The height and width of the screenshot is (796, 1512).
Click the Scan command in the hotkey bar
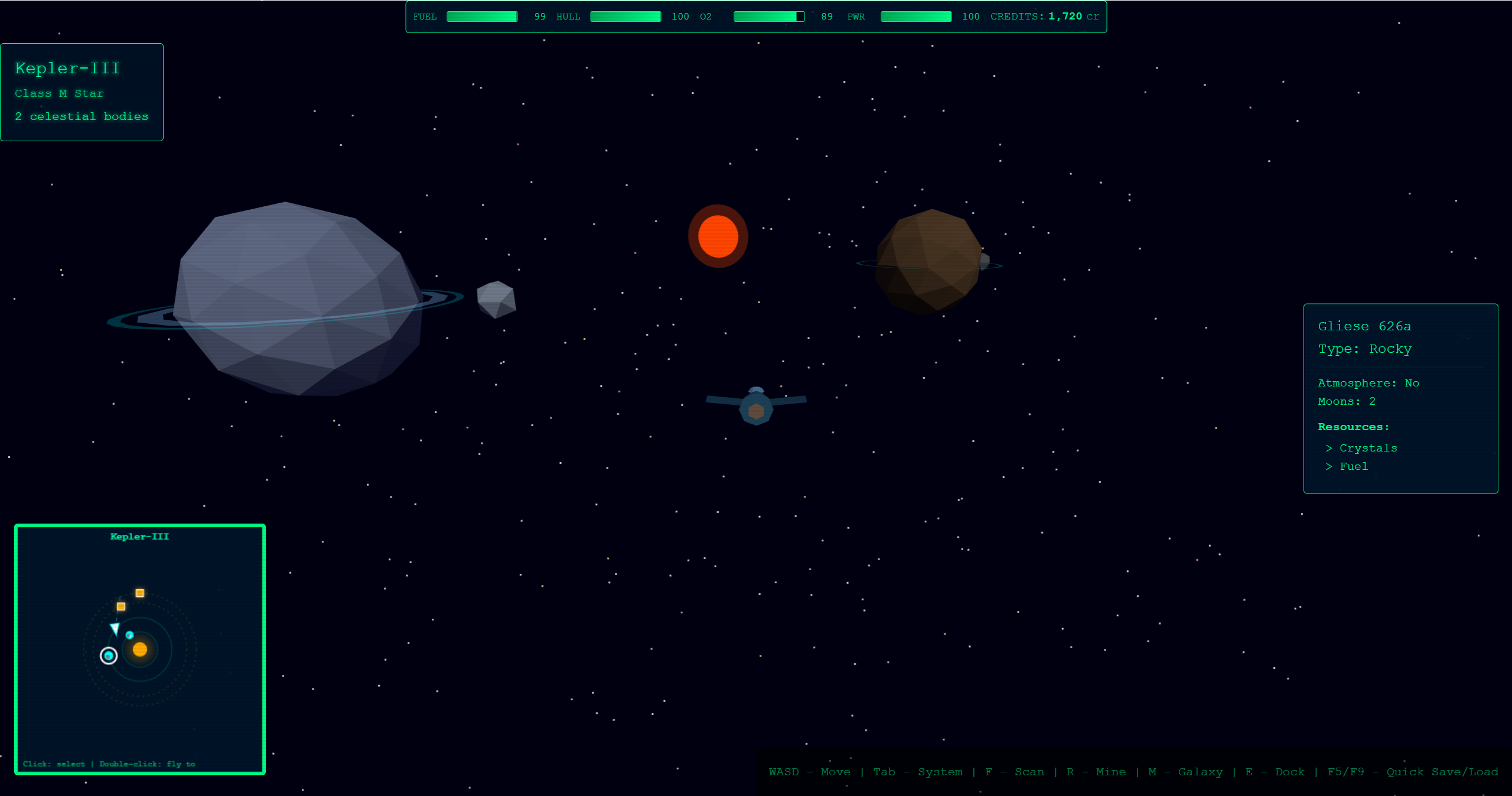tap(1014, 772)
